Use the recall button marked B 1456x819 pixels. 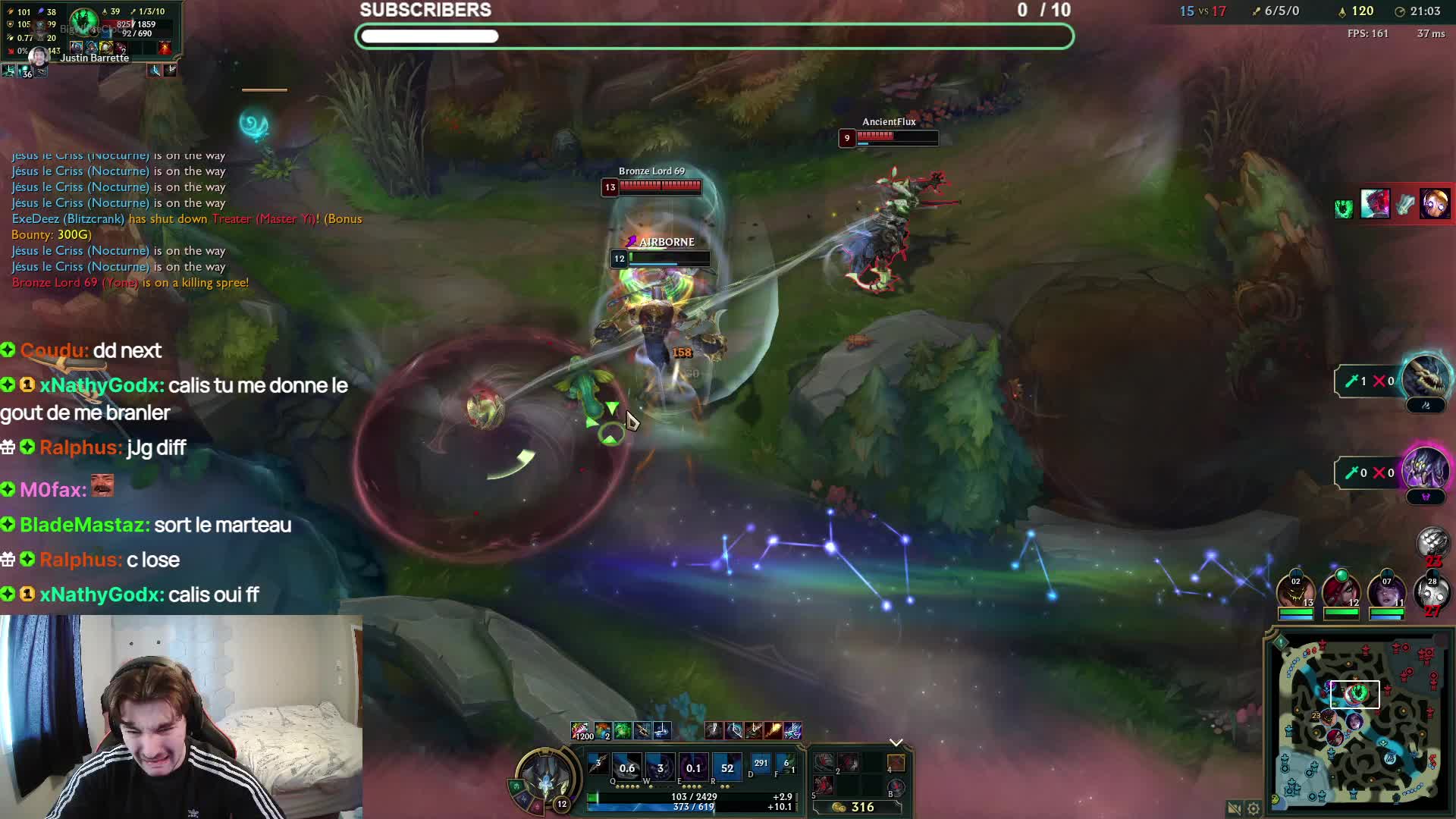[x=896, y=786]
